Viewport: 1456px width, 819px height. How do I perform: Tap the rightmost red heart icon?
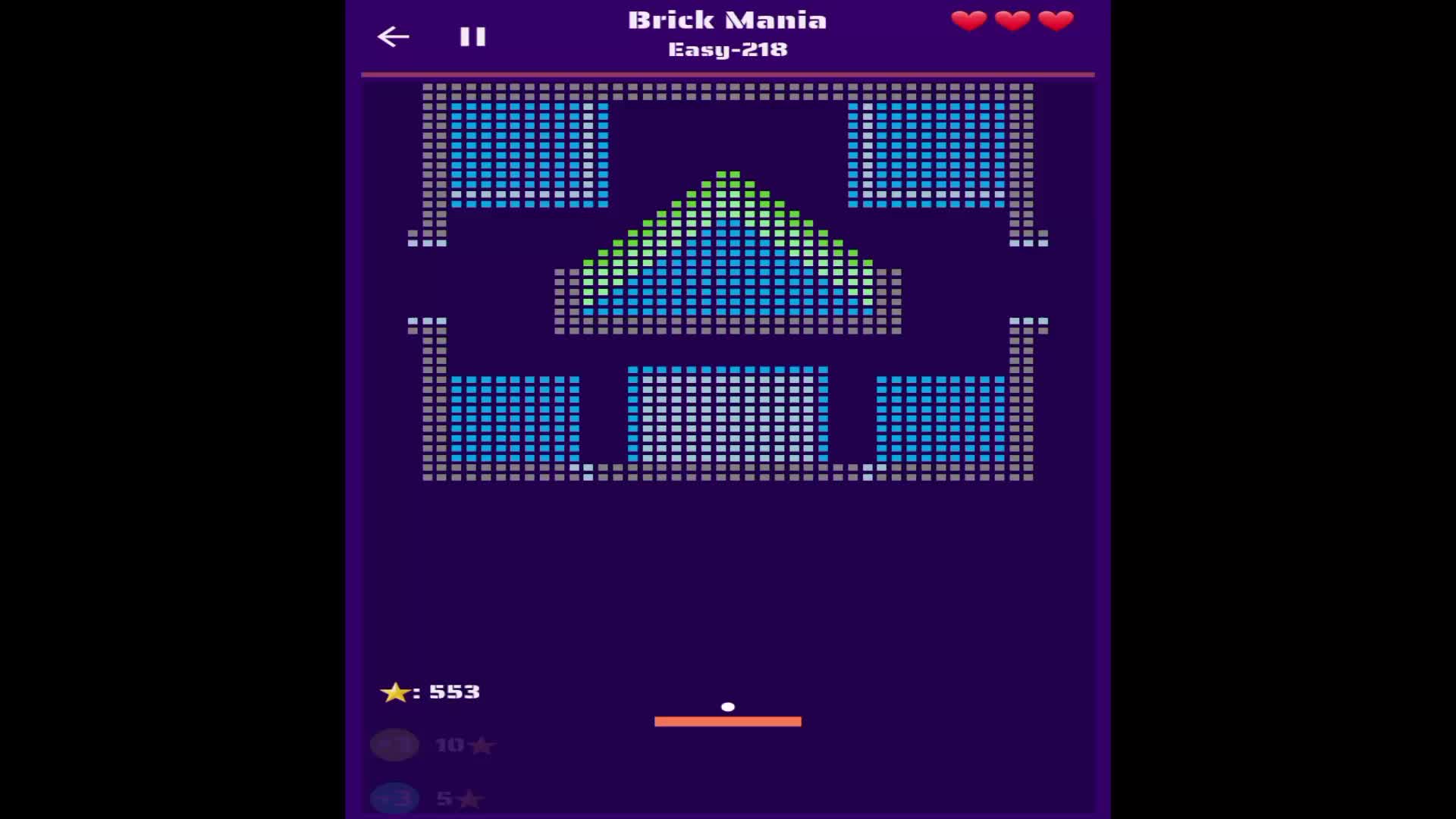pyautogui.click(x=1054, y=20)
